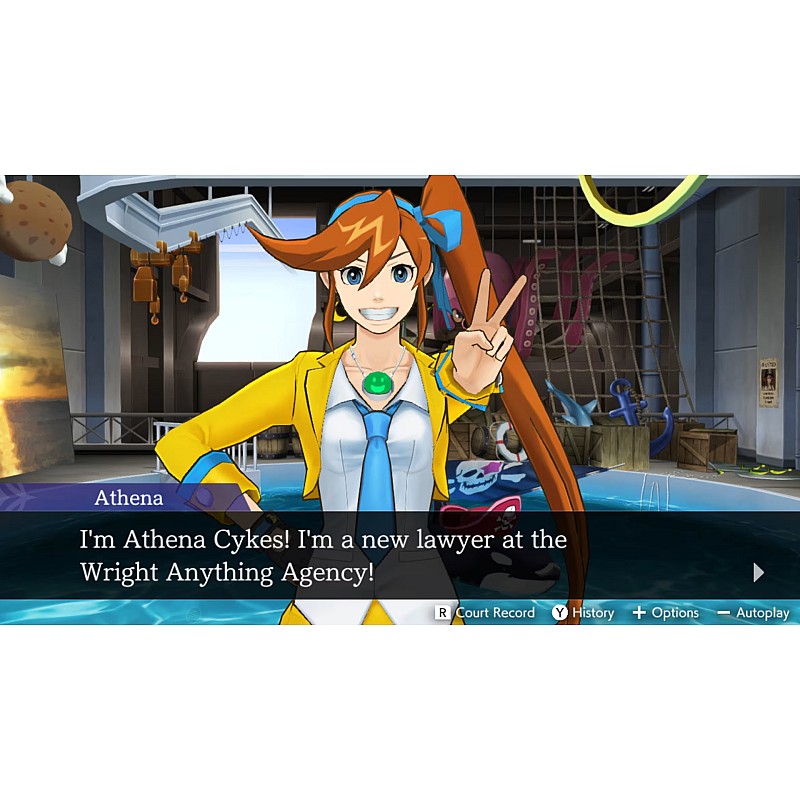800x800 pixels.
Task: Advance dialogue with the white arrow
Action: (x=759, y=572)
